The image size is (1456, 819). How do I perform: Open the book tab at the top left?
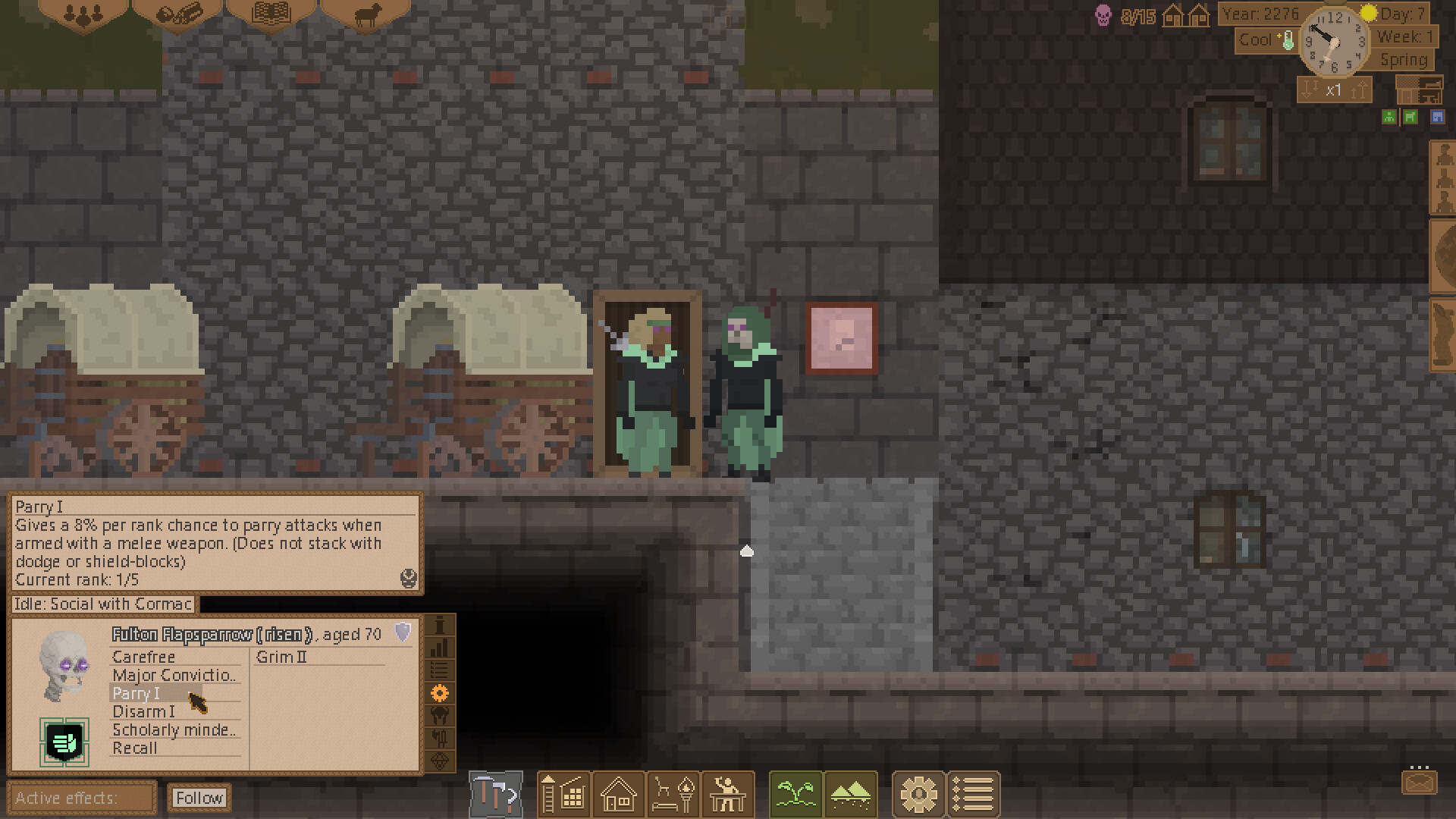click(271, 14)
